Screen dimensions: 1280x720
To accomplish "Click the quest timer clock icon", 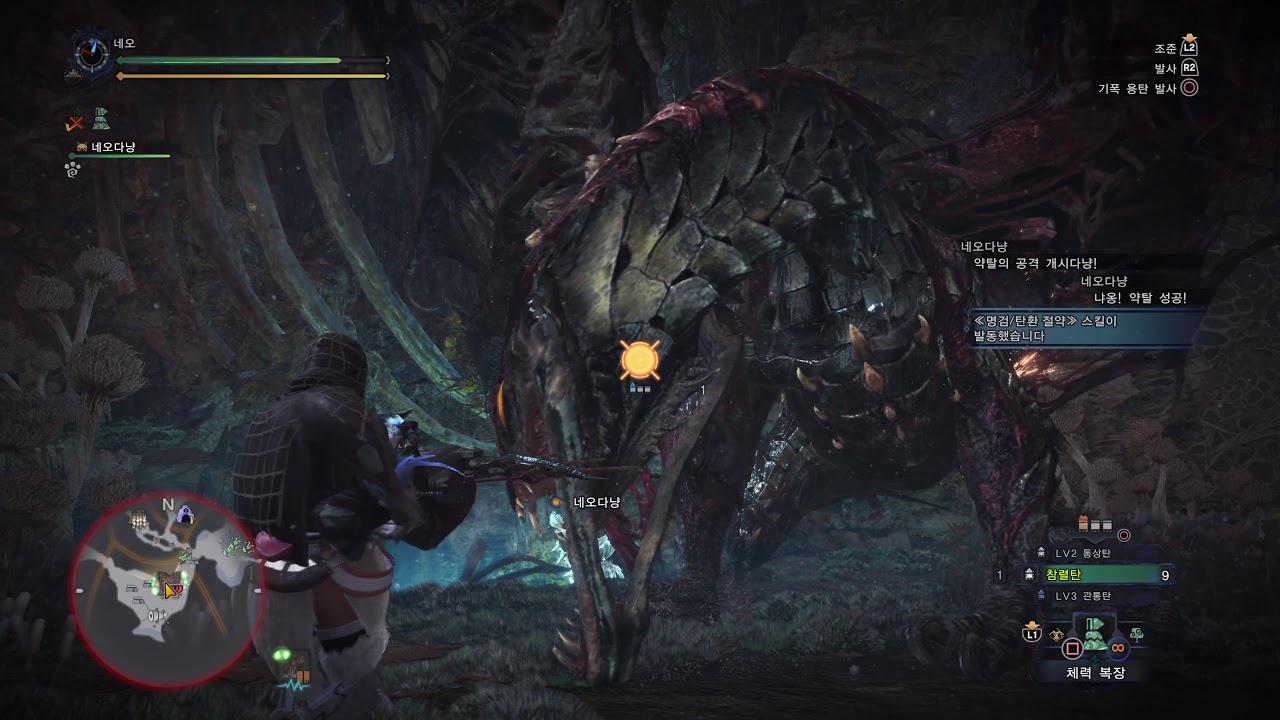I will click(x=92, y=54).
